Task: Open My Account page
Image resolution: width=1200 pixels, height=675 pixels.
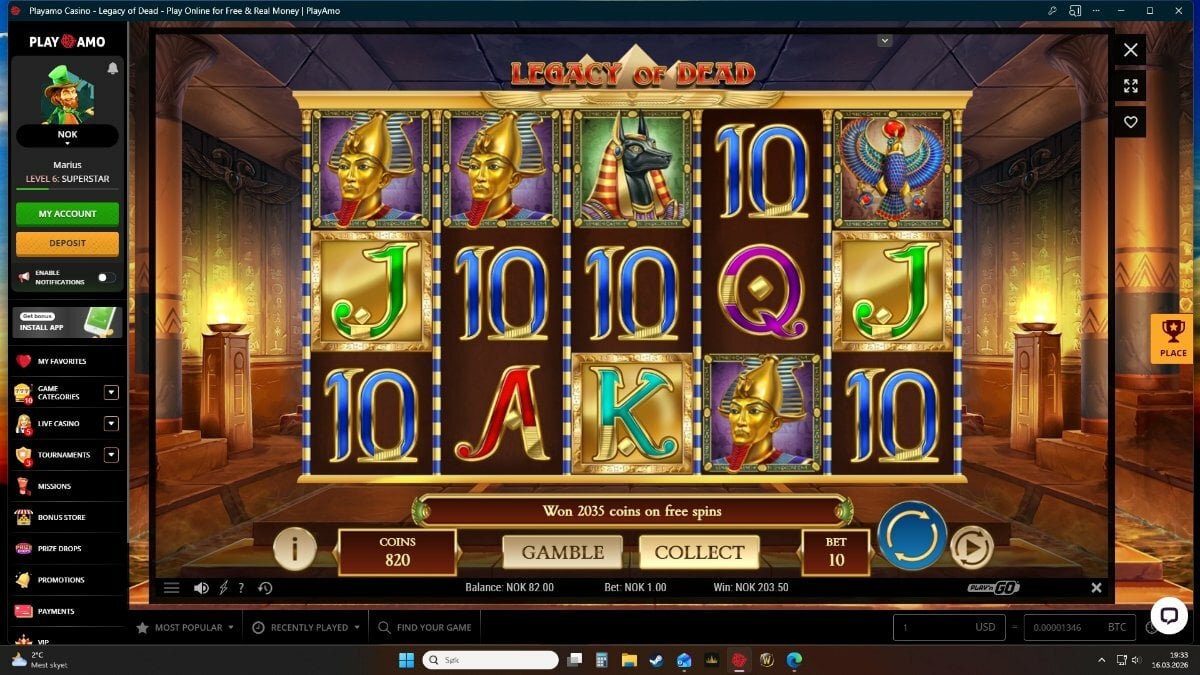Action: coord(67,214)
